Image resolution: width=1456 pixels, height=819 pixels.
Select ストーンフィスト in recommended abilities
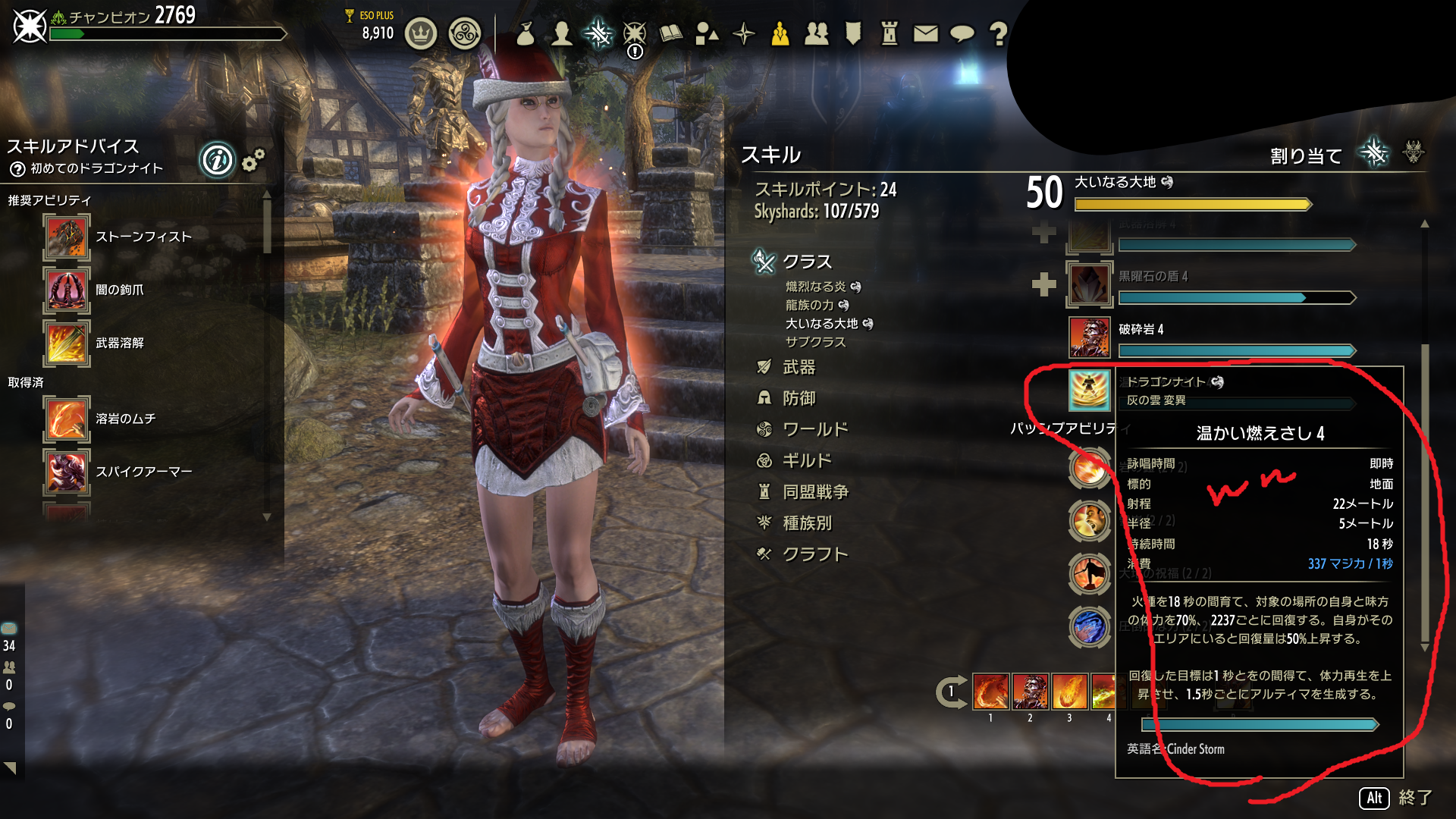click(x=143, y=237)
